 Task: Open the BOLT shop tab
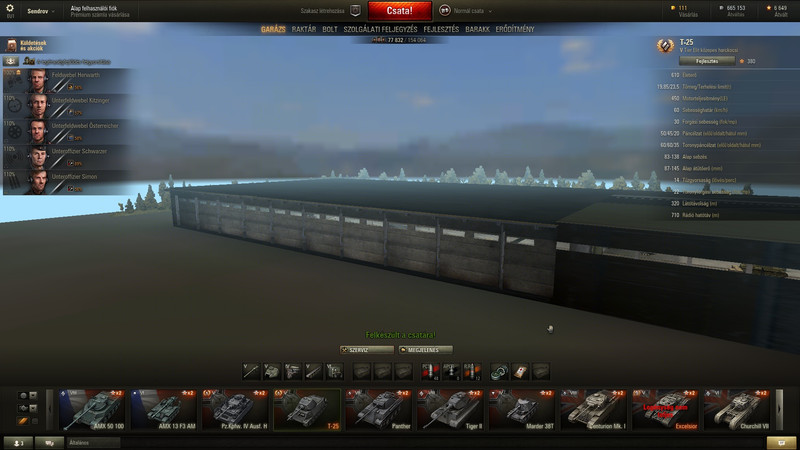[330, 30]
